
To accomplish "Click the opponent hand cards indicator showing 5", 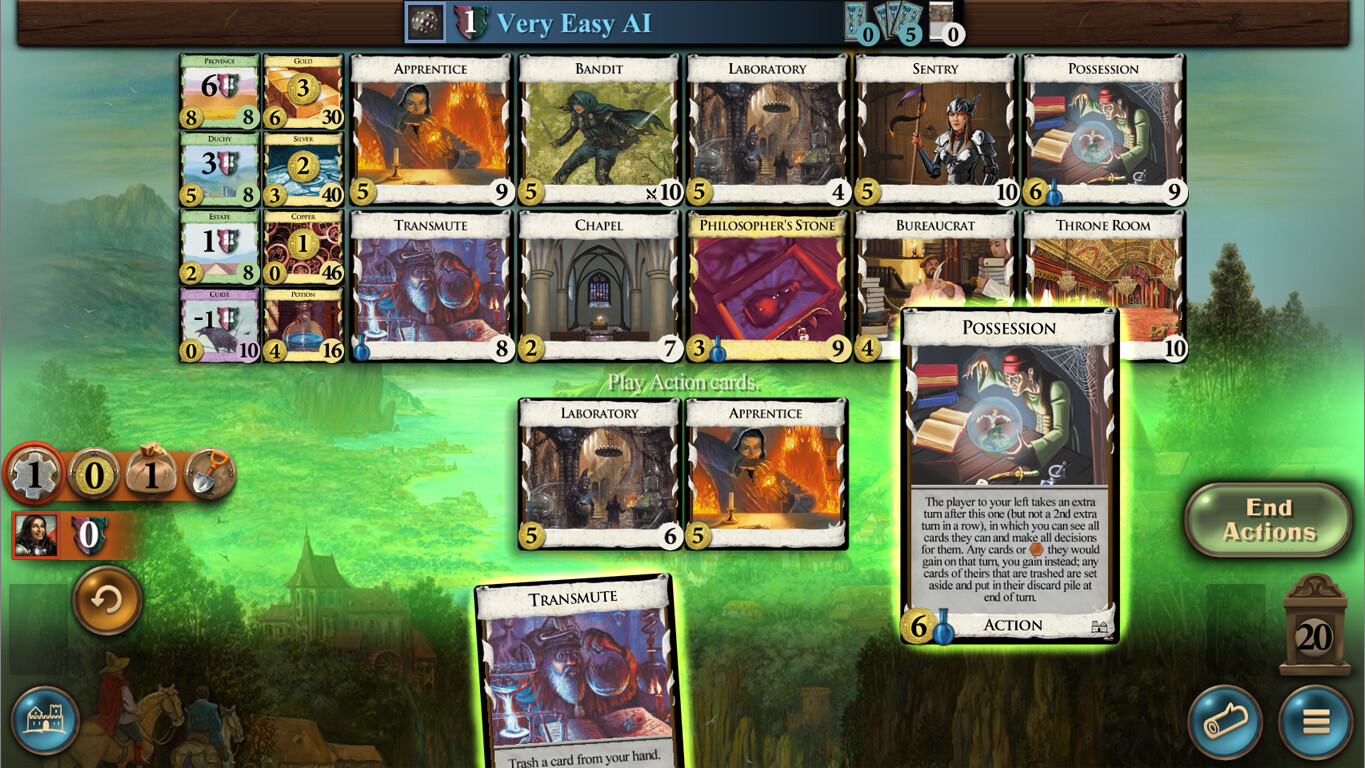I will tap(898, 22).
